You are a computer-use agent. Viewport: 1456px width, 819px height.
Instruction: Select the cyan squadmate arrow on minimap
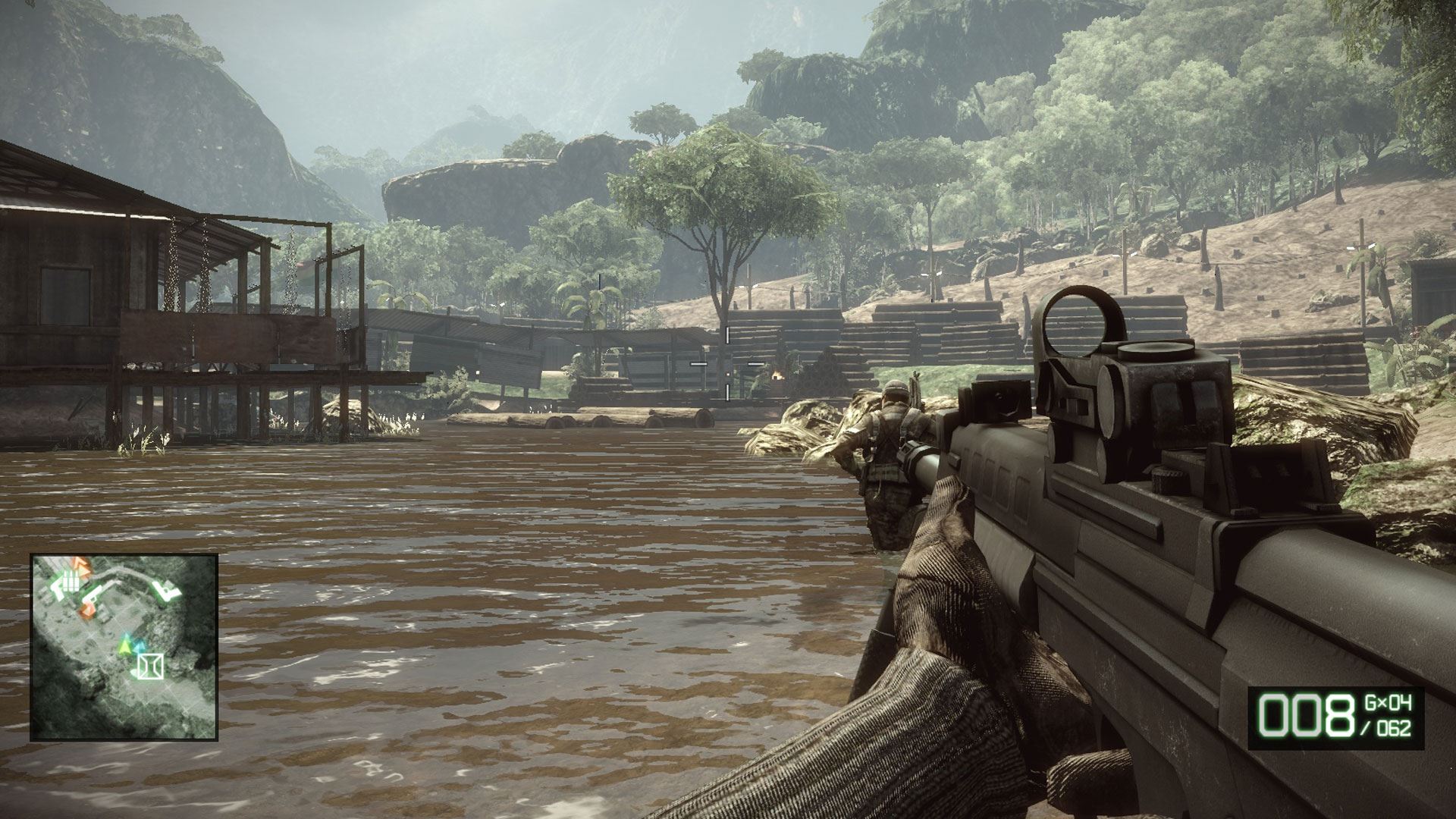(x=140, y=648)
